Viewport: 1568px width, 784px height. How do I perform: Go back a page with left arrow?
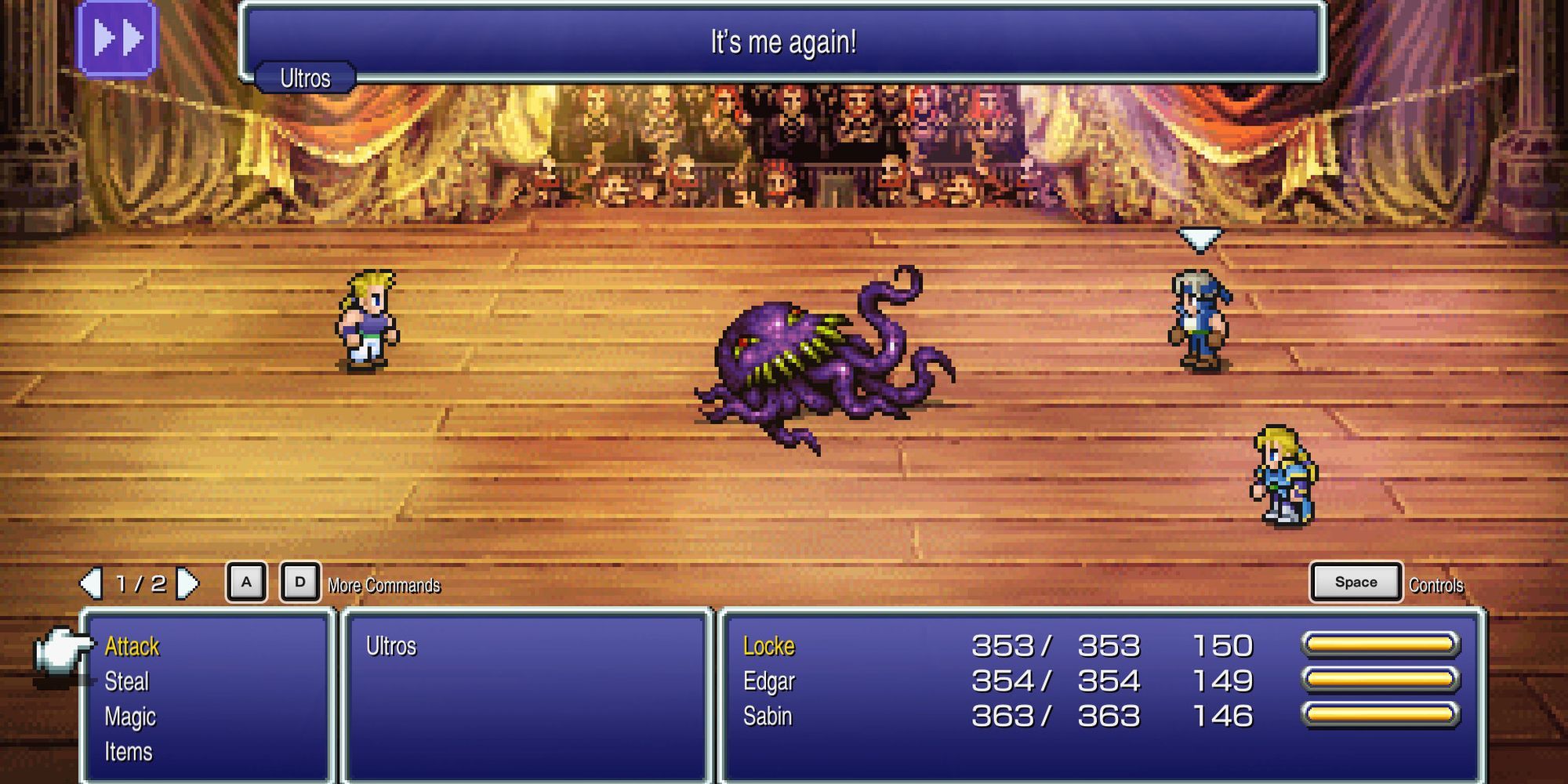[x=92, y=583]
